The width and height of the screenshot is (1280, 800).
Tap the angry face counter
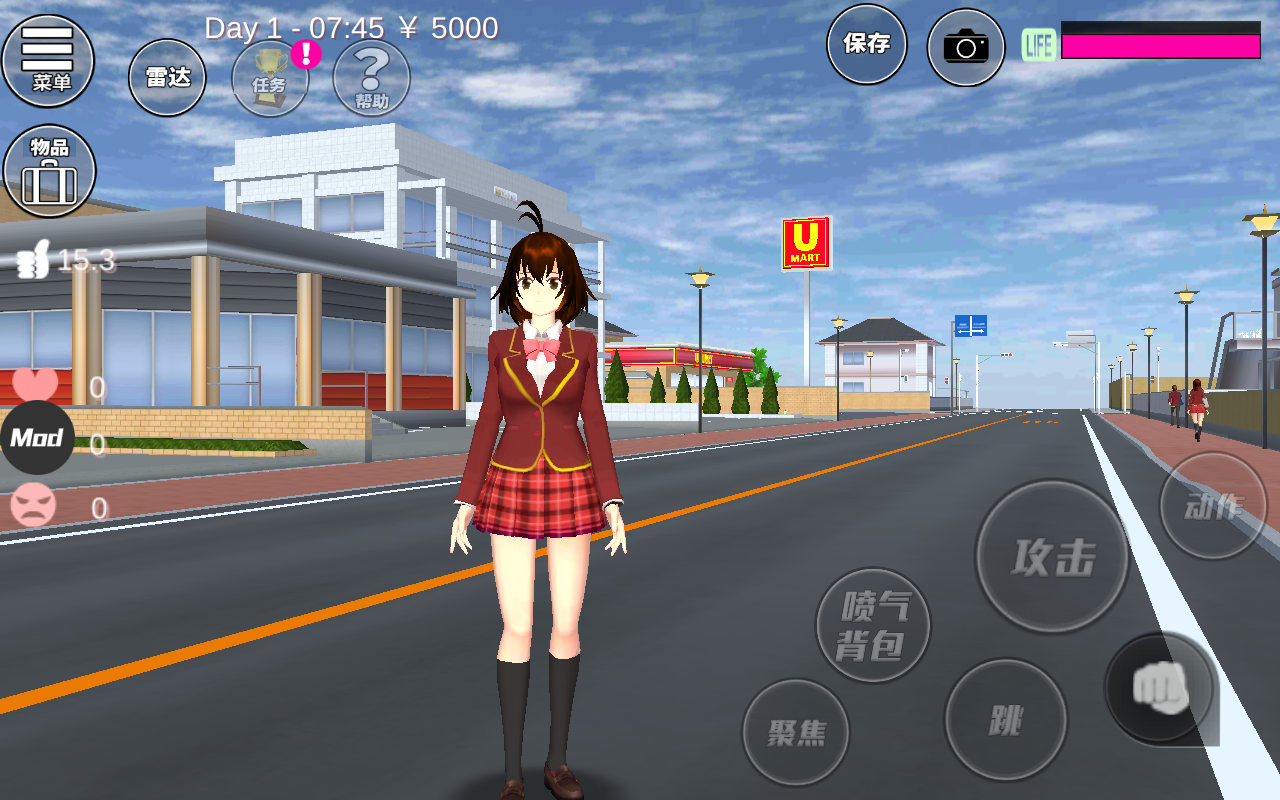tap(32, 503)
